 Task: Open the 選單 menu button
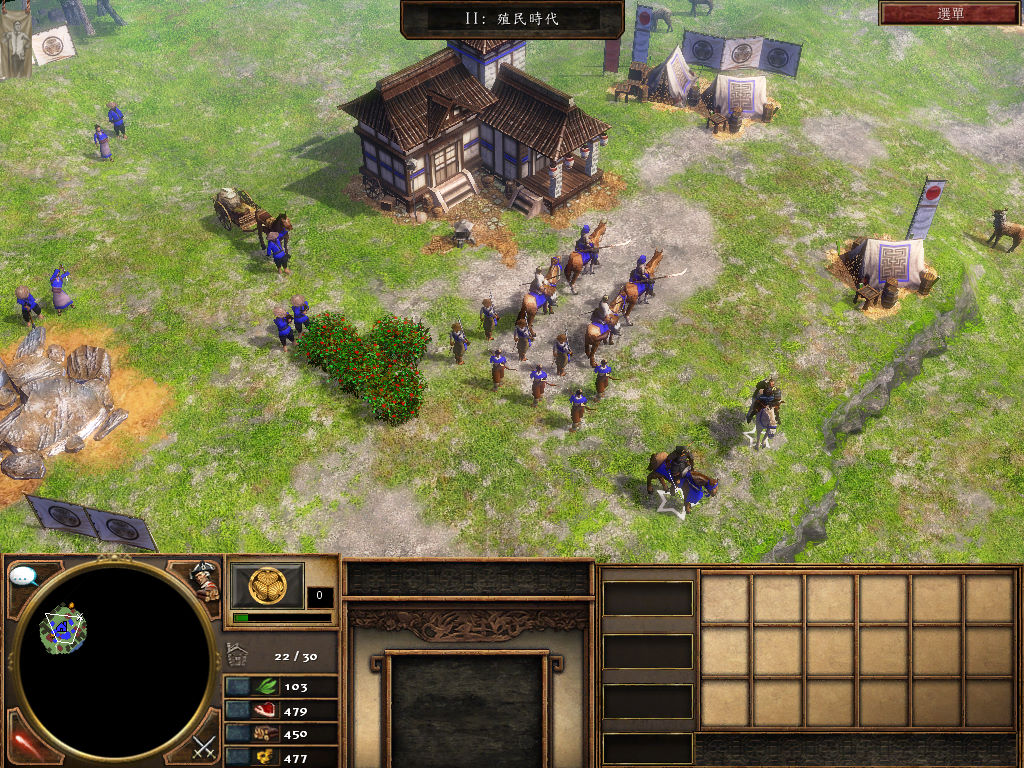tap(950, 13)
